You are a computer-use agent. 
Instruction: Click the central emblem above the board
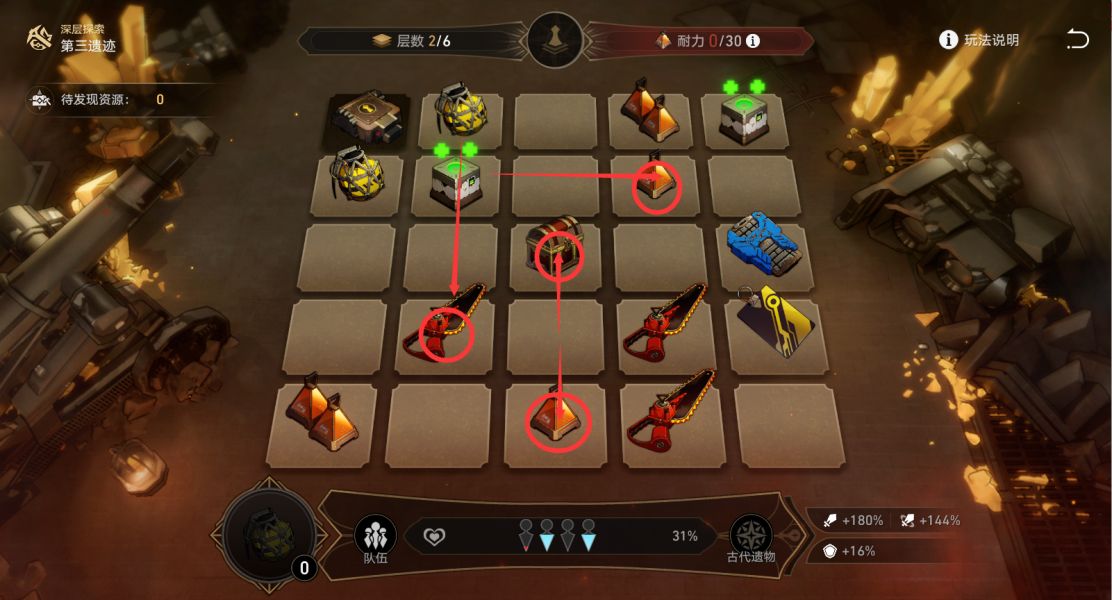coord(555,40)
